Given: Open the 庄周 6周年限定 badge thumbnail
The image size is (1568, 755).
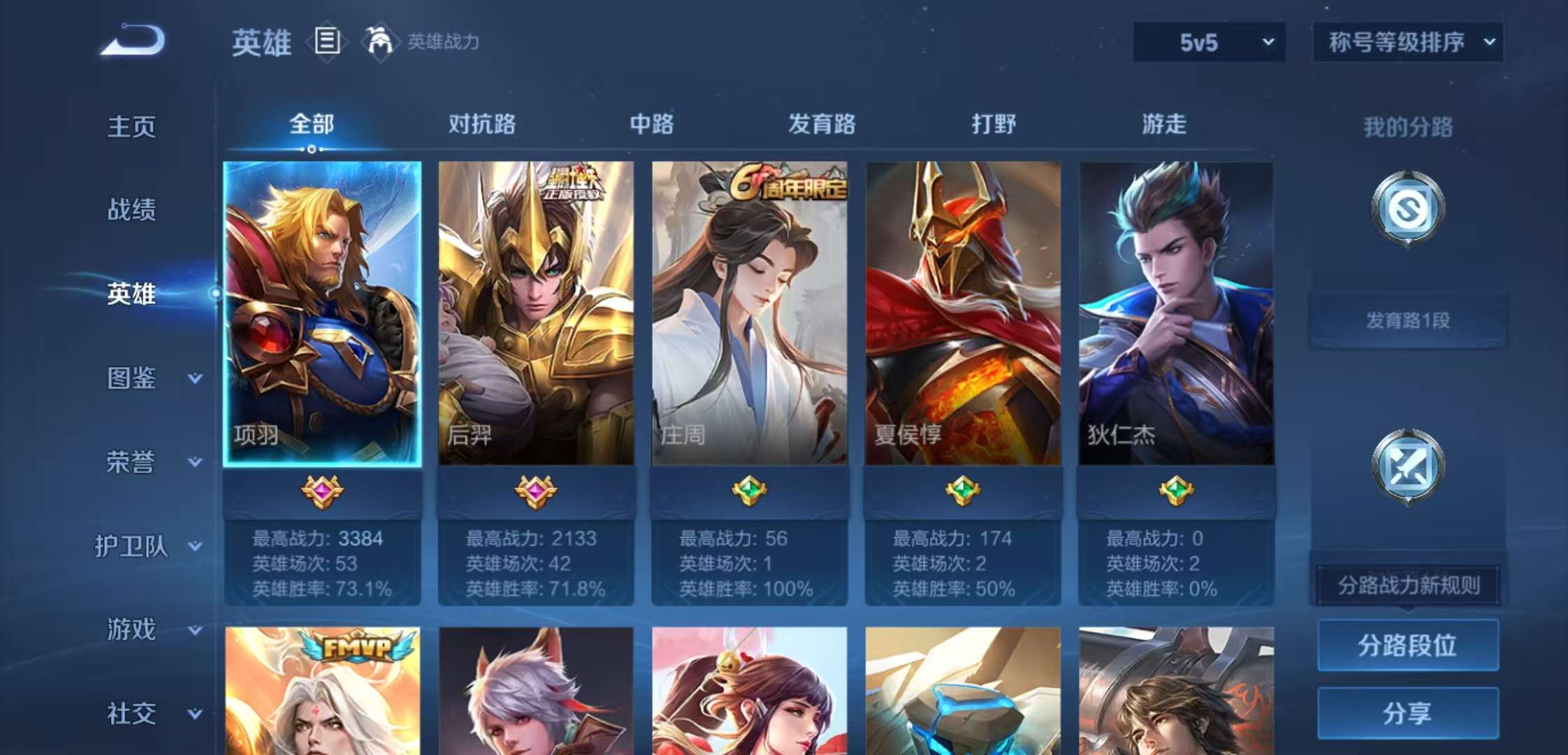Looking at the screenshot, I should (793, 182).
